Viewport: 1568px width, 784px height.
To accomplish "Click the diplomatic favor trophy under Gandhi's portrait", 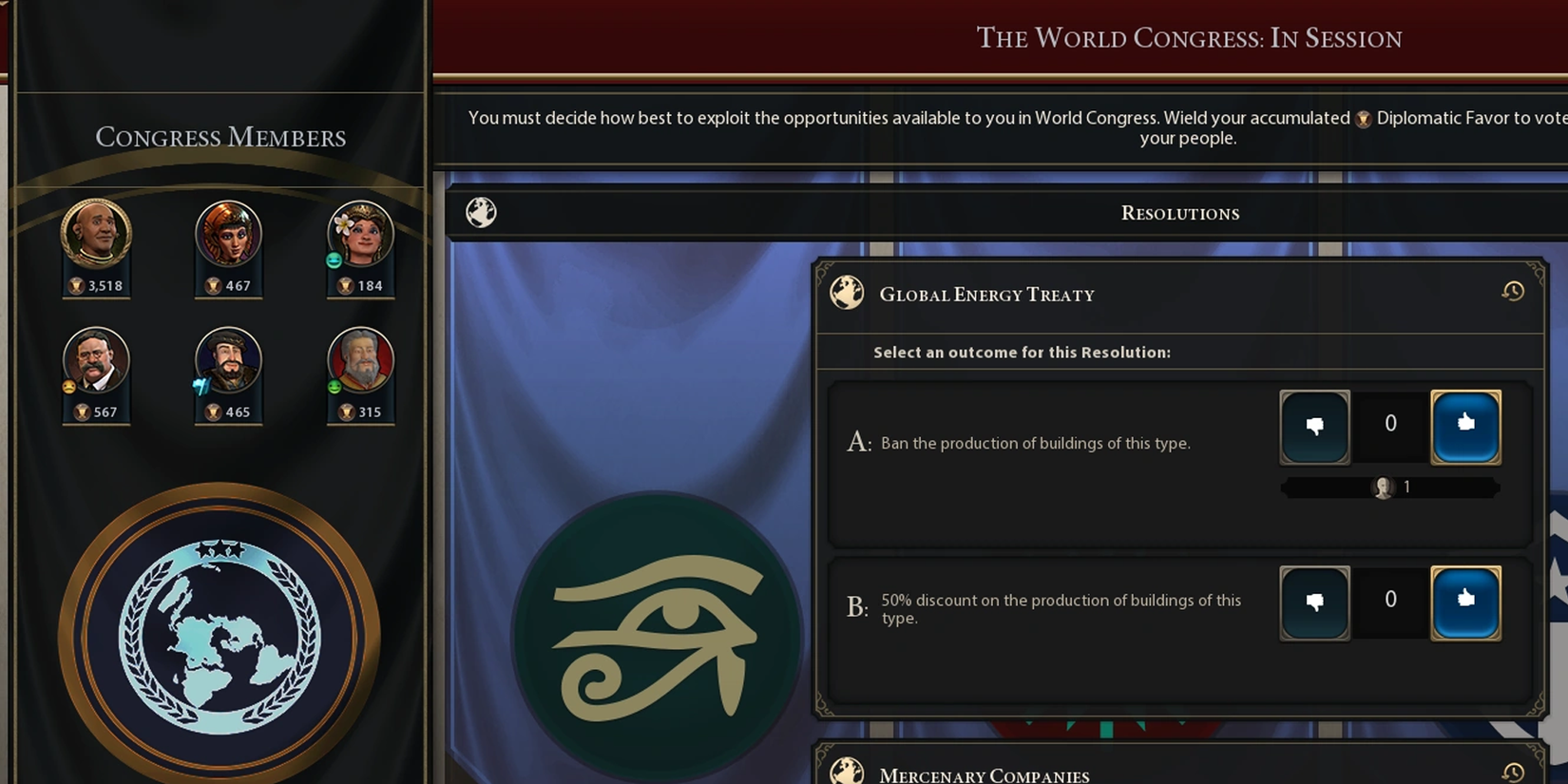I will tap(75, 287).
